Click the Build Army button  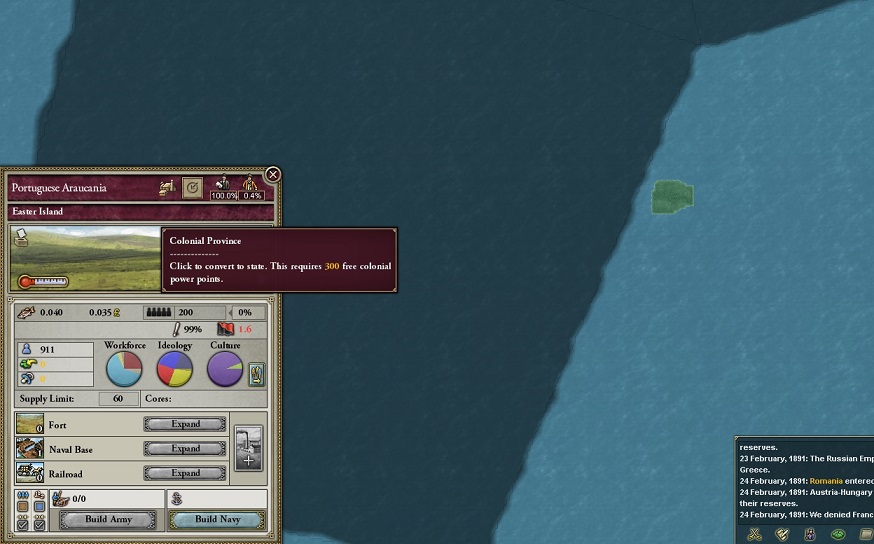(108, 520)
